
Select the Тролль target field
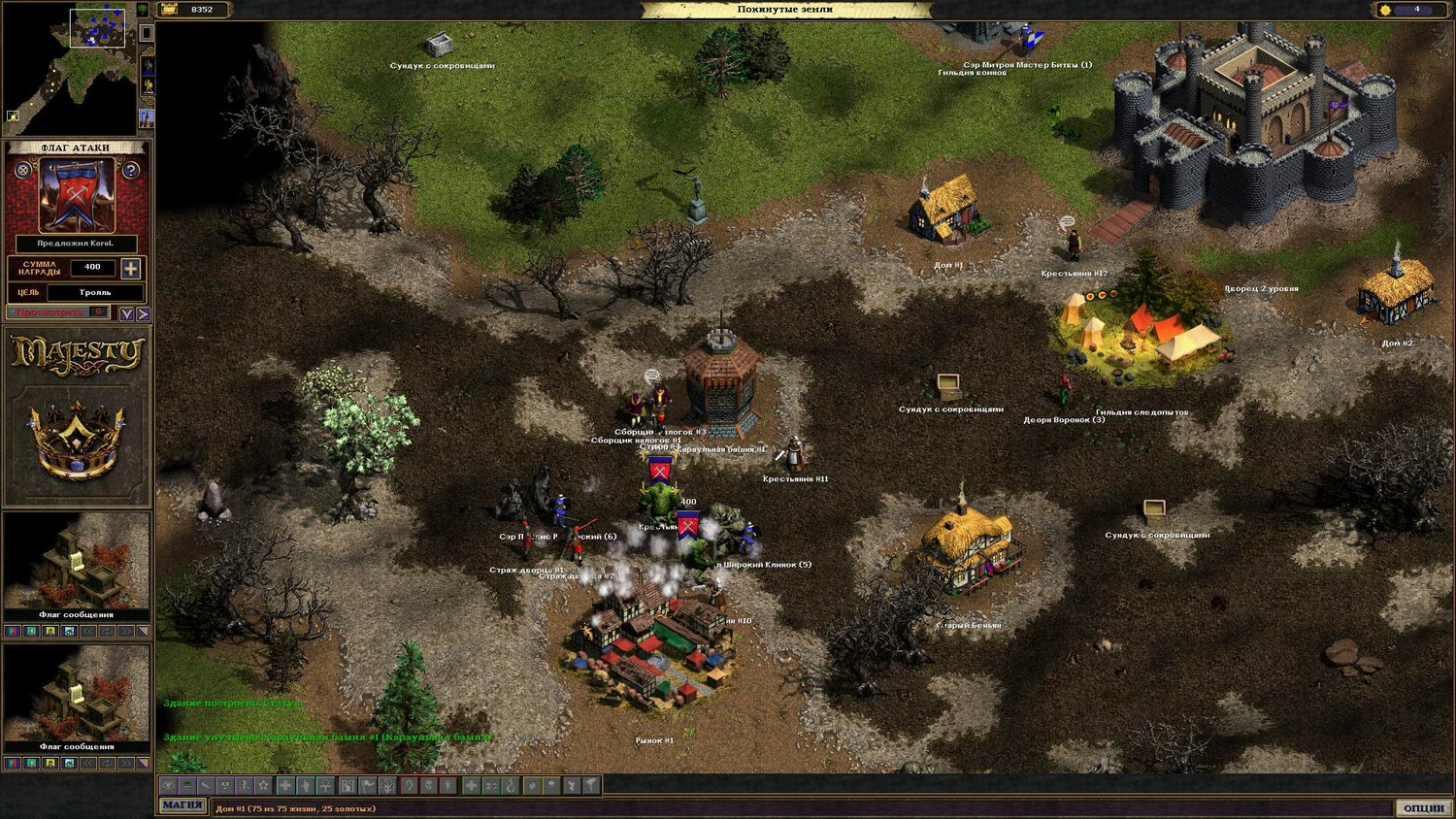(x=95, y=292)
